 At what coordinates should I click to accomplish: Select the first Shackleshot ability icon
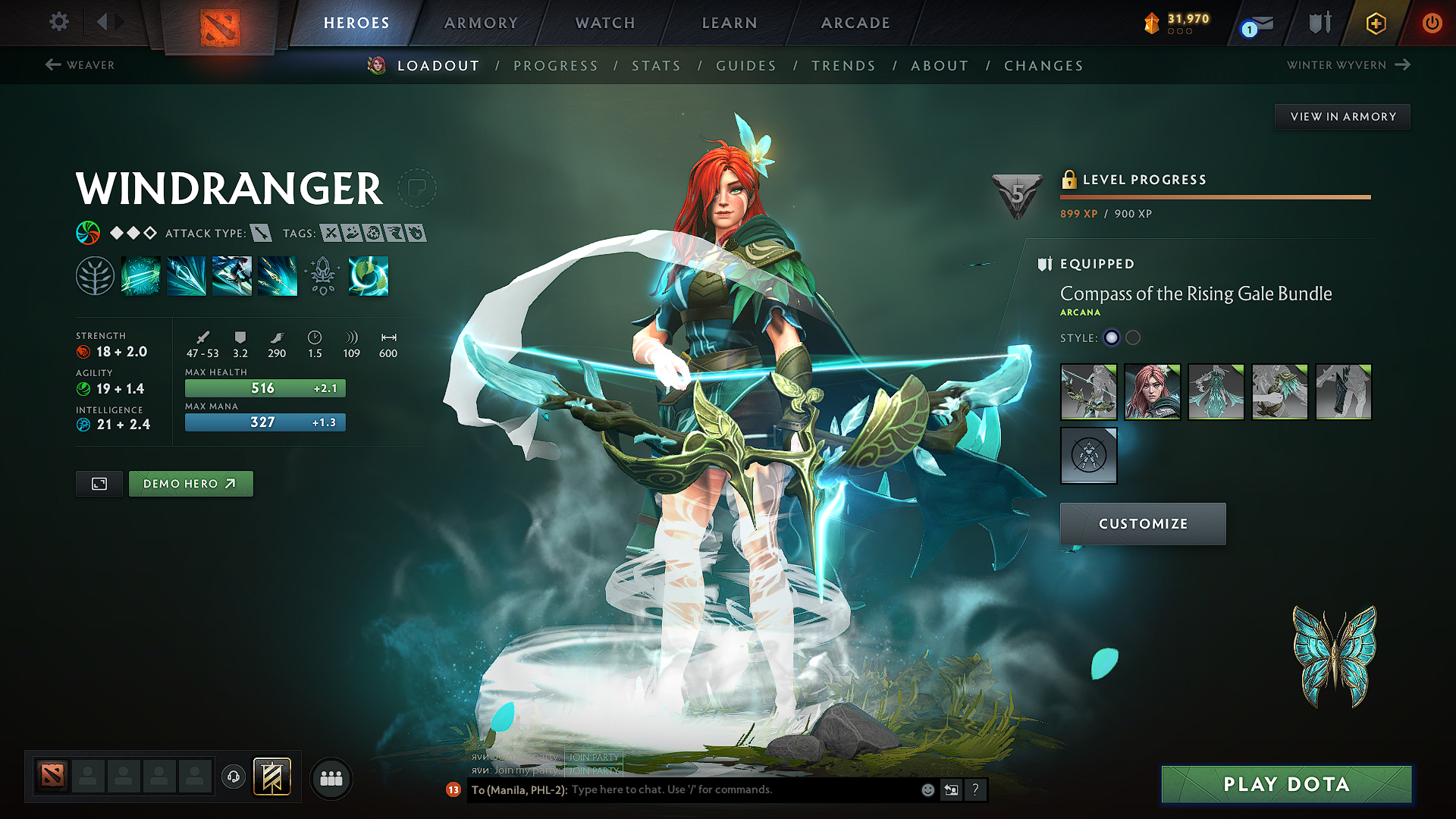tap(141, 277)
